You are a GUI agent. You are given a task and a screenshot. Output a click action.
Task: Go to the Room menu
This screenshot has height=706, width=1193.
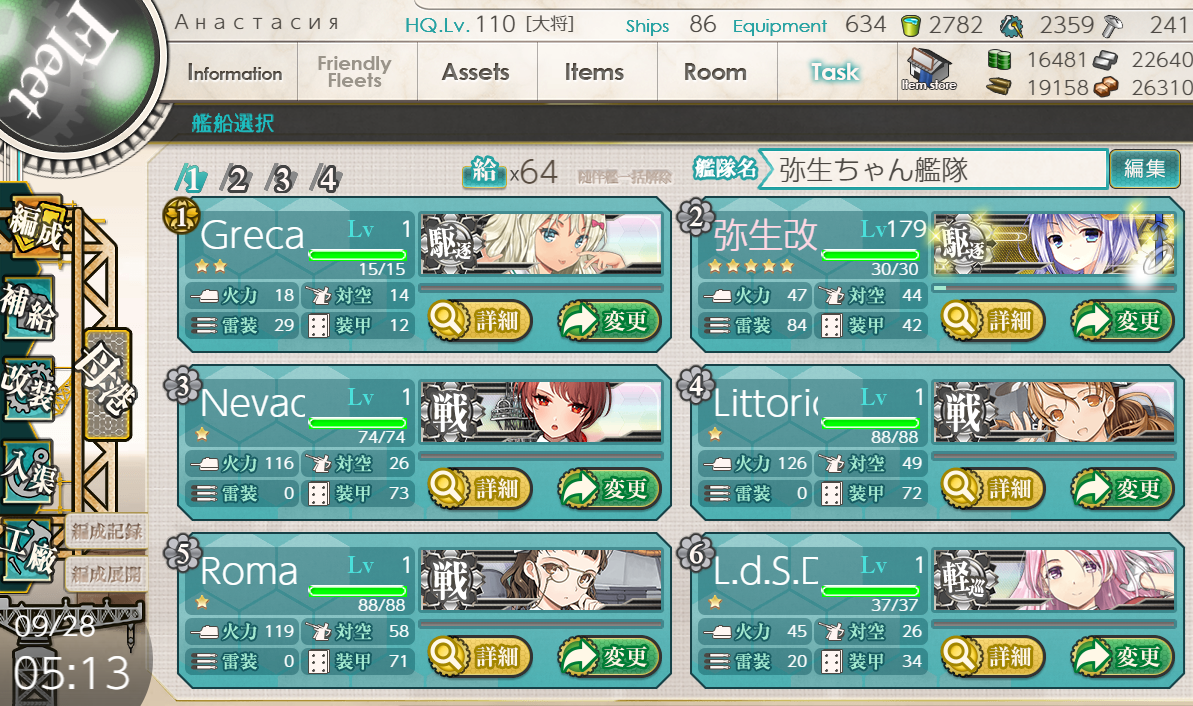click(715, 73)
